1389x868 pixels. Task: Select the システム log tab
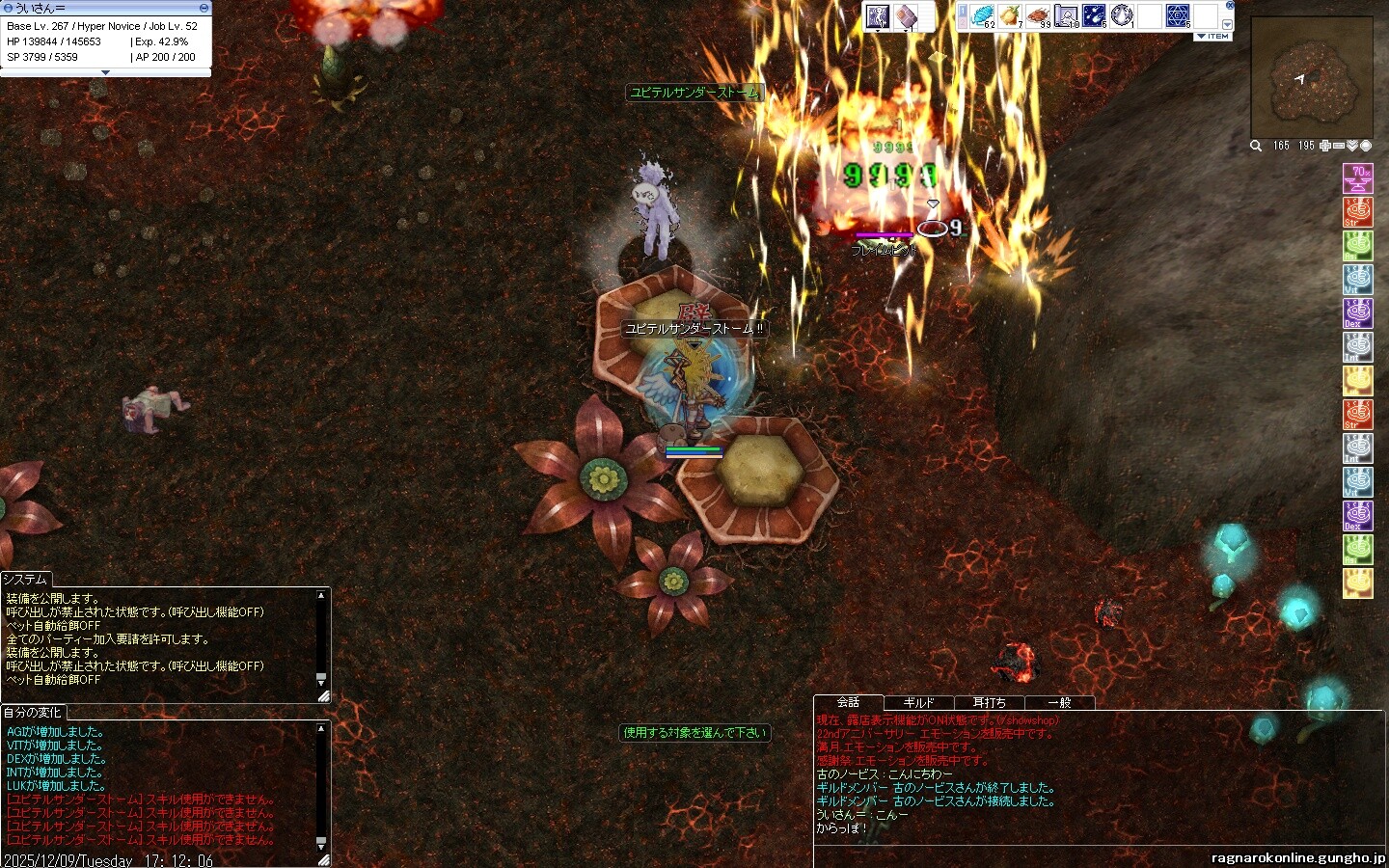(x=25, y=579)
